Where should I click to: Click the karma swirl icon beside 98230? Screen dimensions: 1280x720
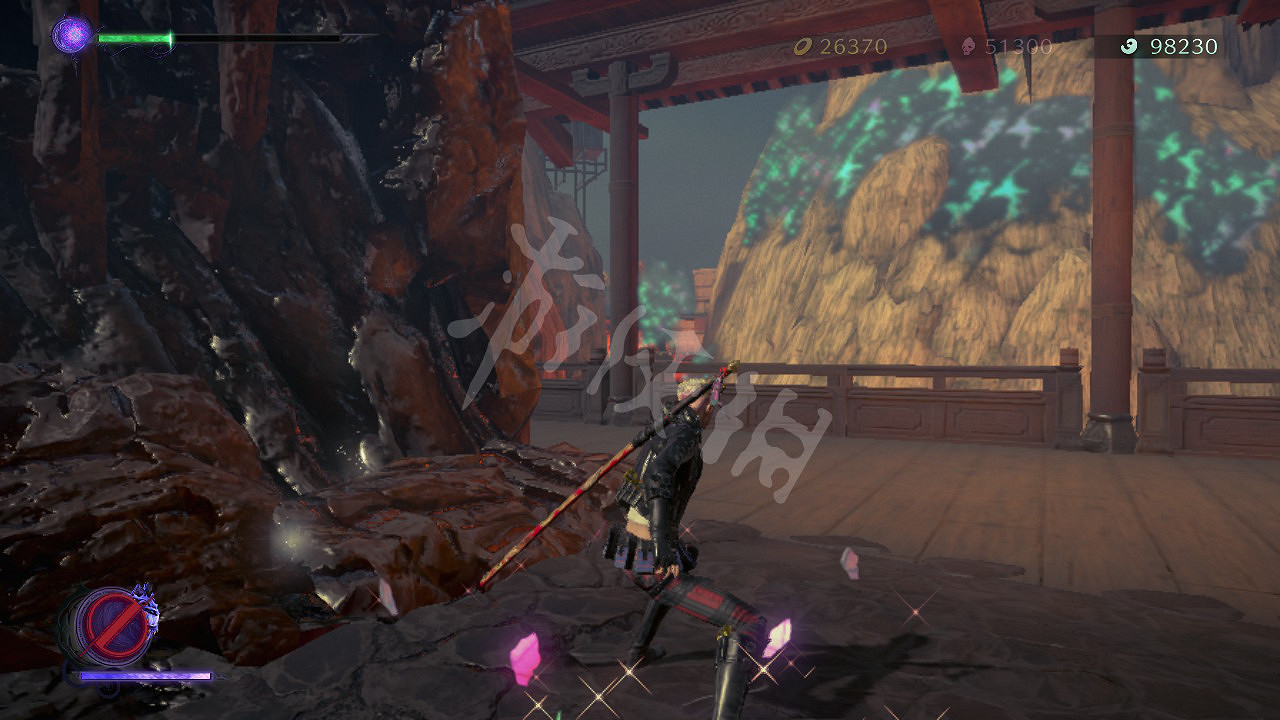[1128, 46]
